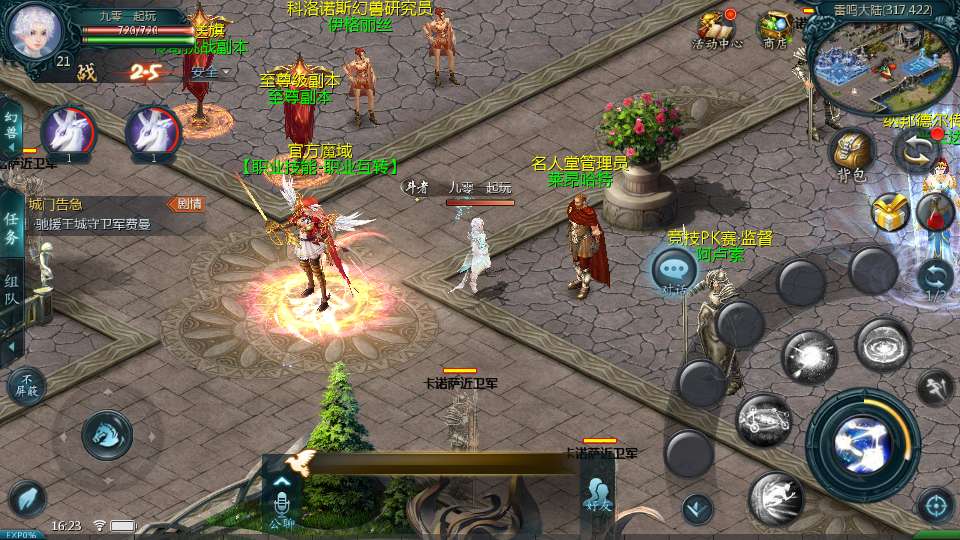This screenshot has height=540, width=960.
Task: Open the 安全 mode dropdown
Action: [x=211, y=72]
